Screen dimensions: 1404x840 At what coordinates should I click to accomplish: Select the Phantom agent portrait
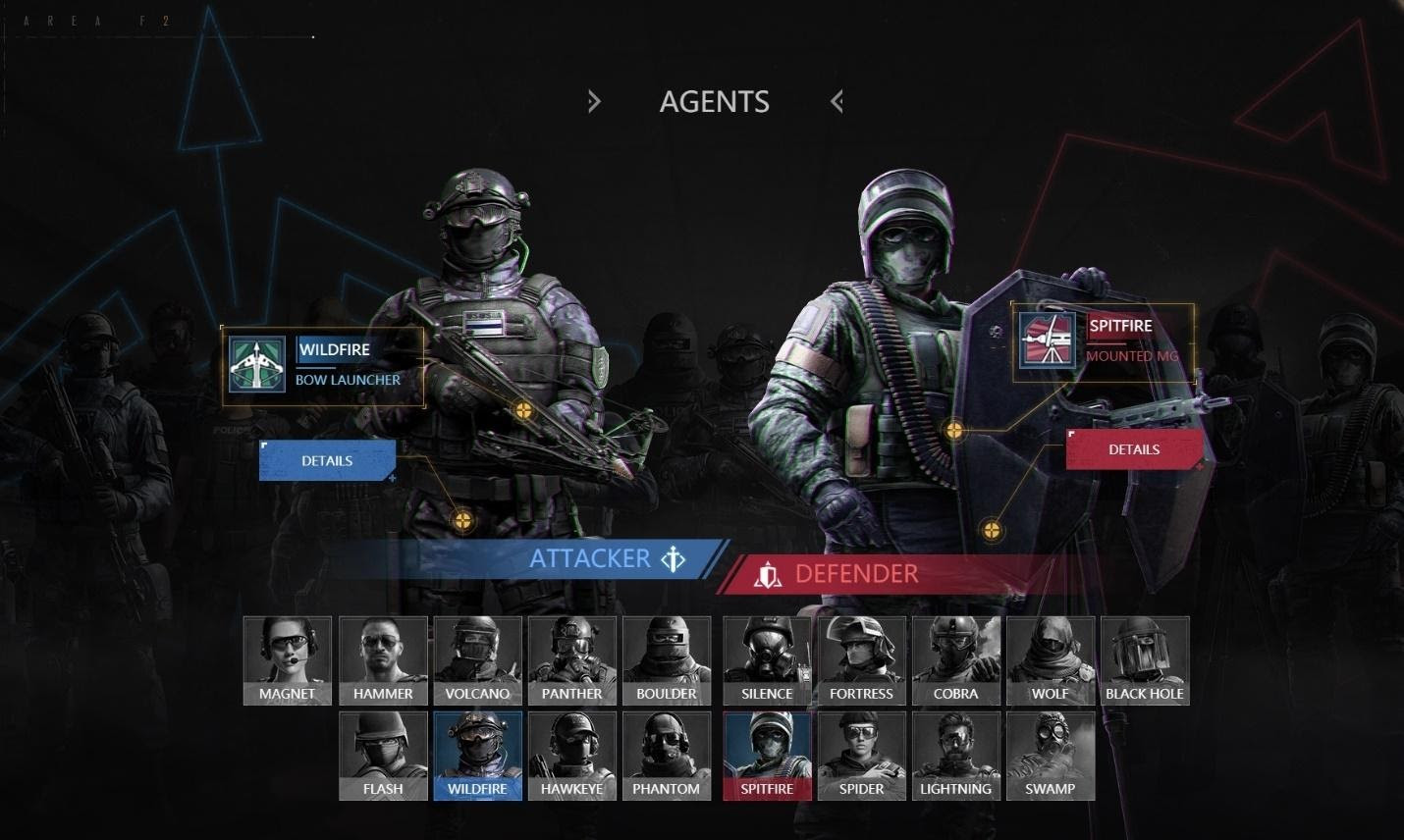click(666, 755)
